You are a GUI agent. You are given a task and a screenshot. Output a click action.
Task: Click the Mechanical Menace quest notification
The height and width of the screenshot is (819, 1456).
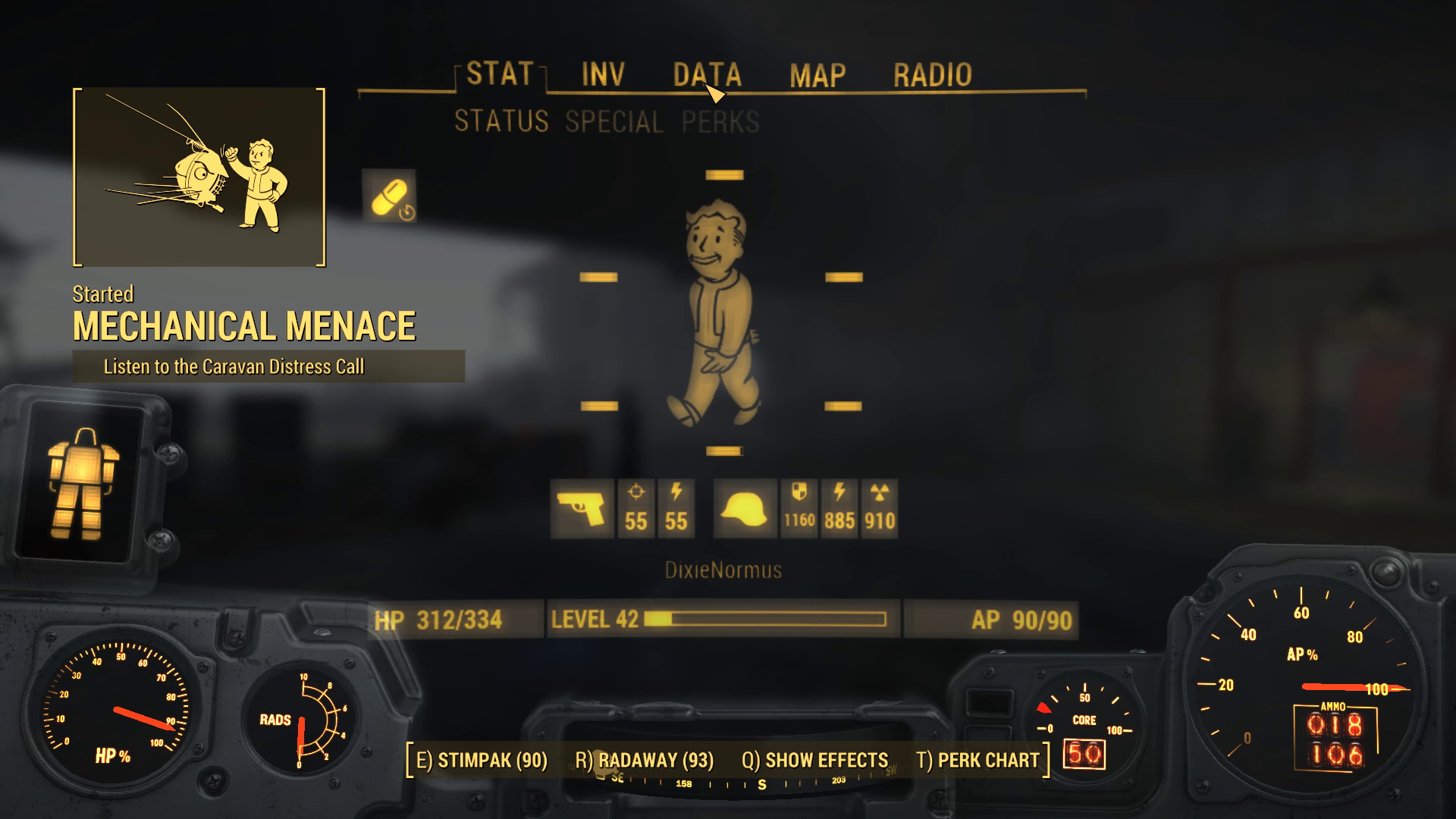pyautogui.click(x=244, y=326)
